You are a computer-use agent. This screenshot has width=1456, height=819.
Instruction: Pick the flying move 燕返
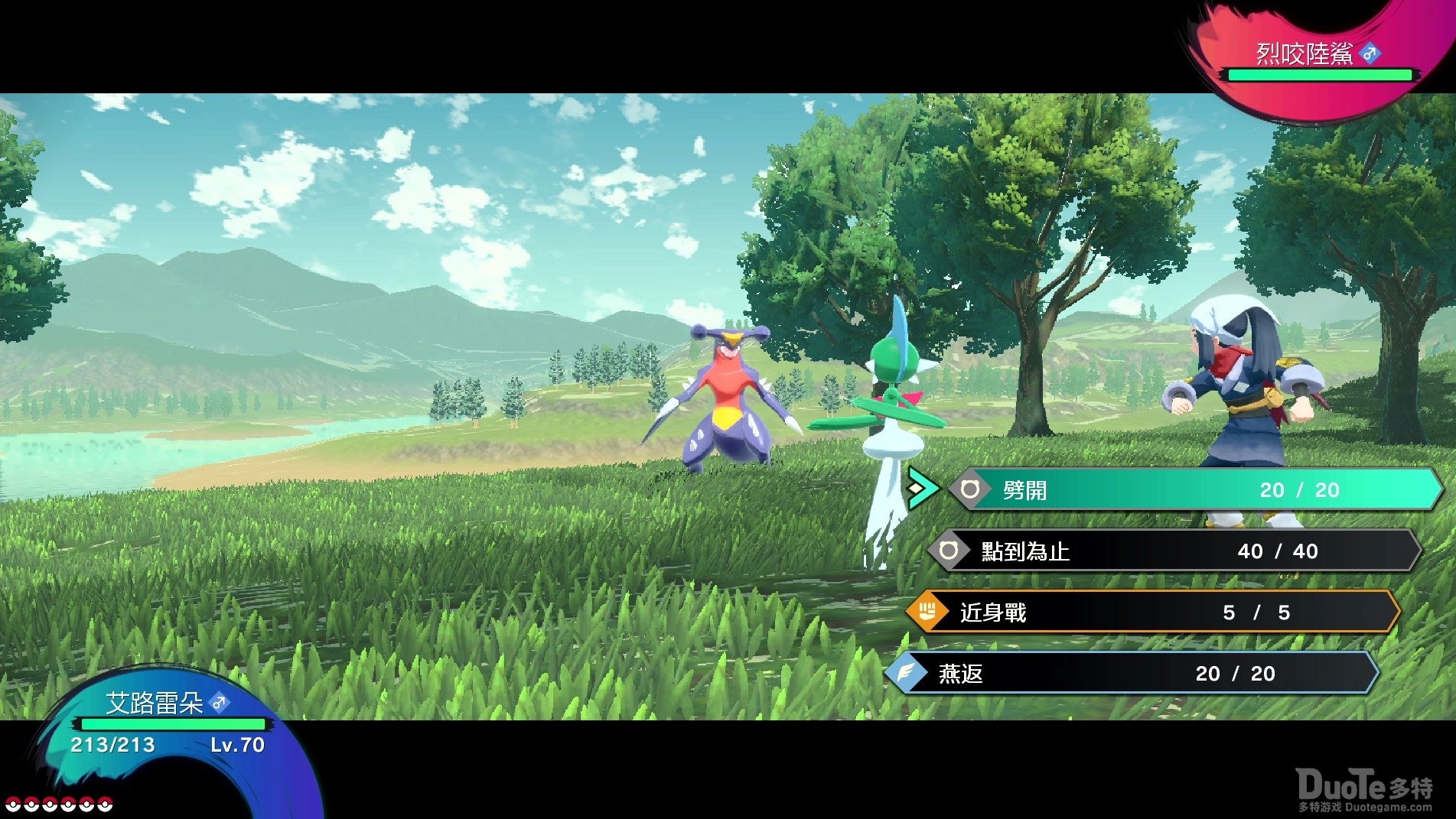(x=1132, y=673)
